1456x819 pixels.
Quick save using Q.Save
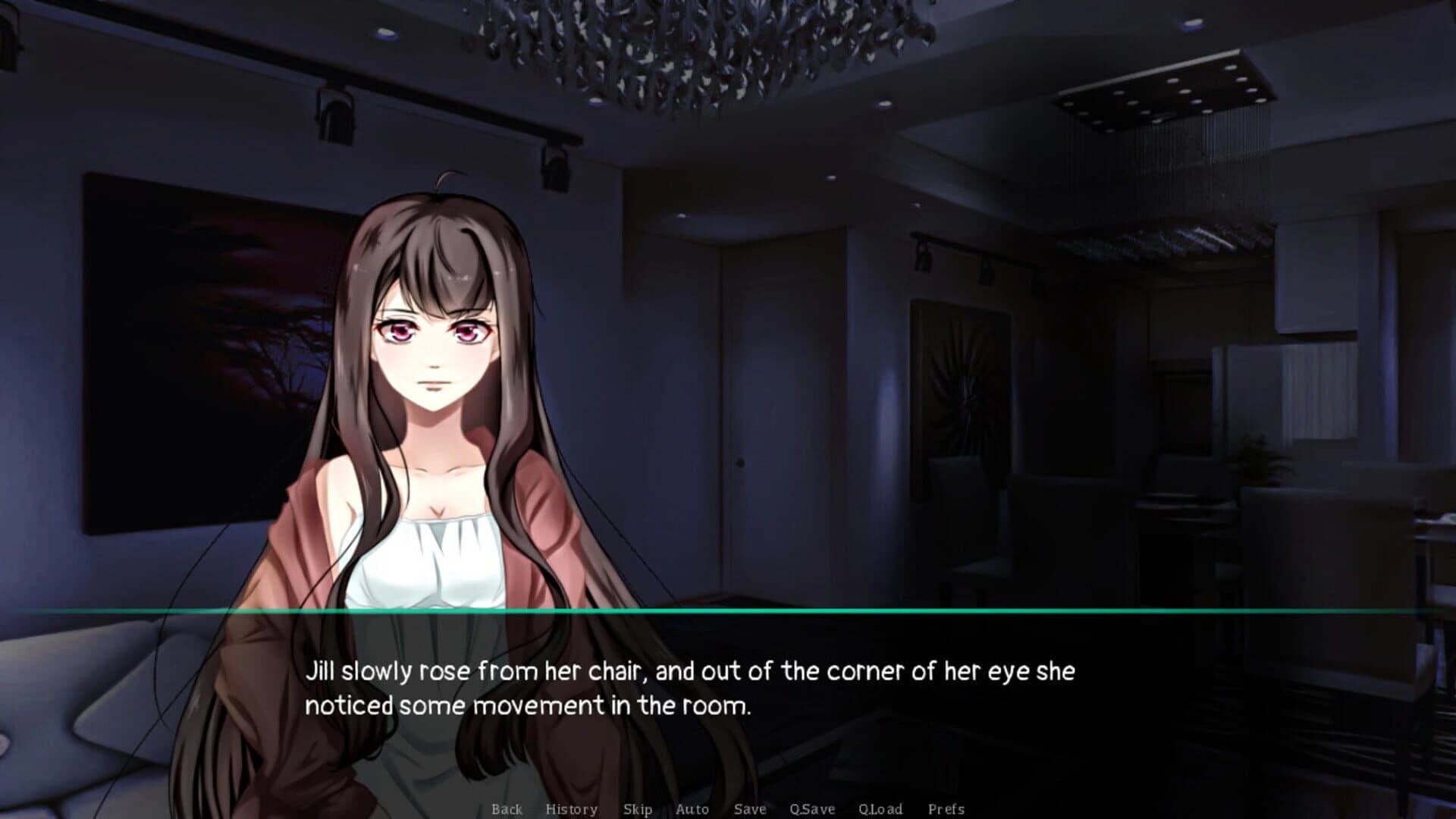(810, 809)
